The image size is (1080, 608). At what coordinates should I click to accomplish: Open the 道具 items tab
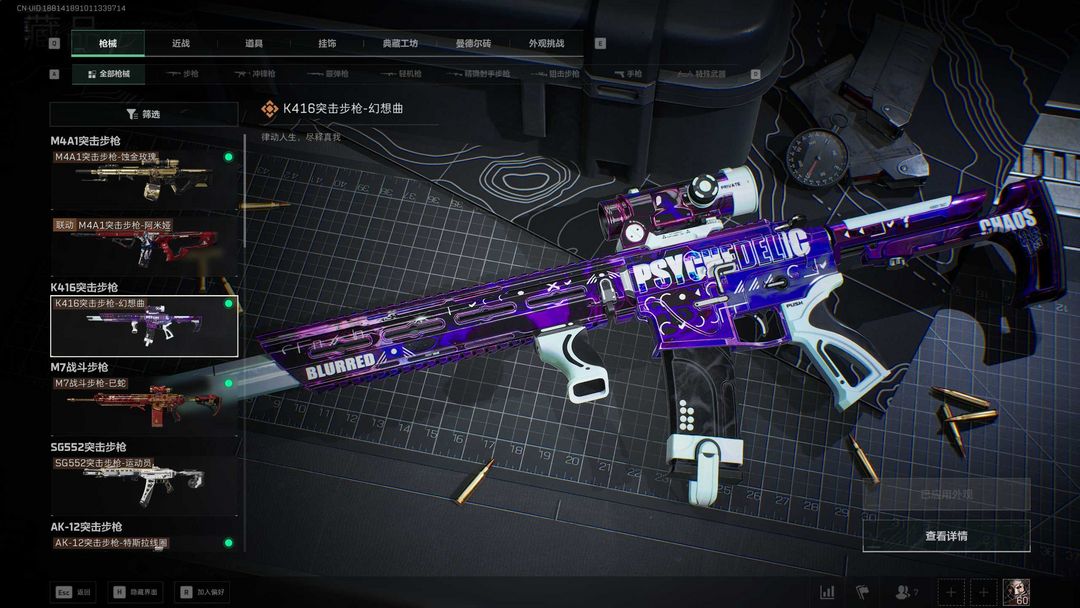(254, 44)
